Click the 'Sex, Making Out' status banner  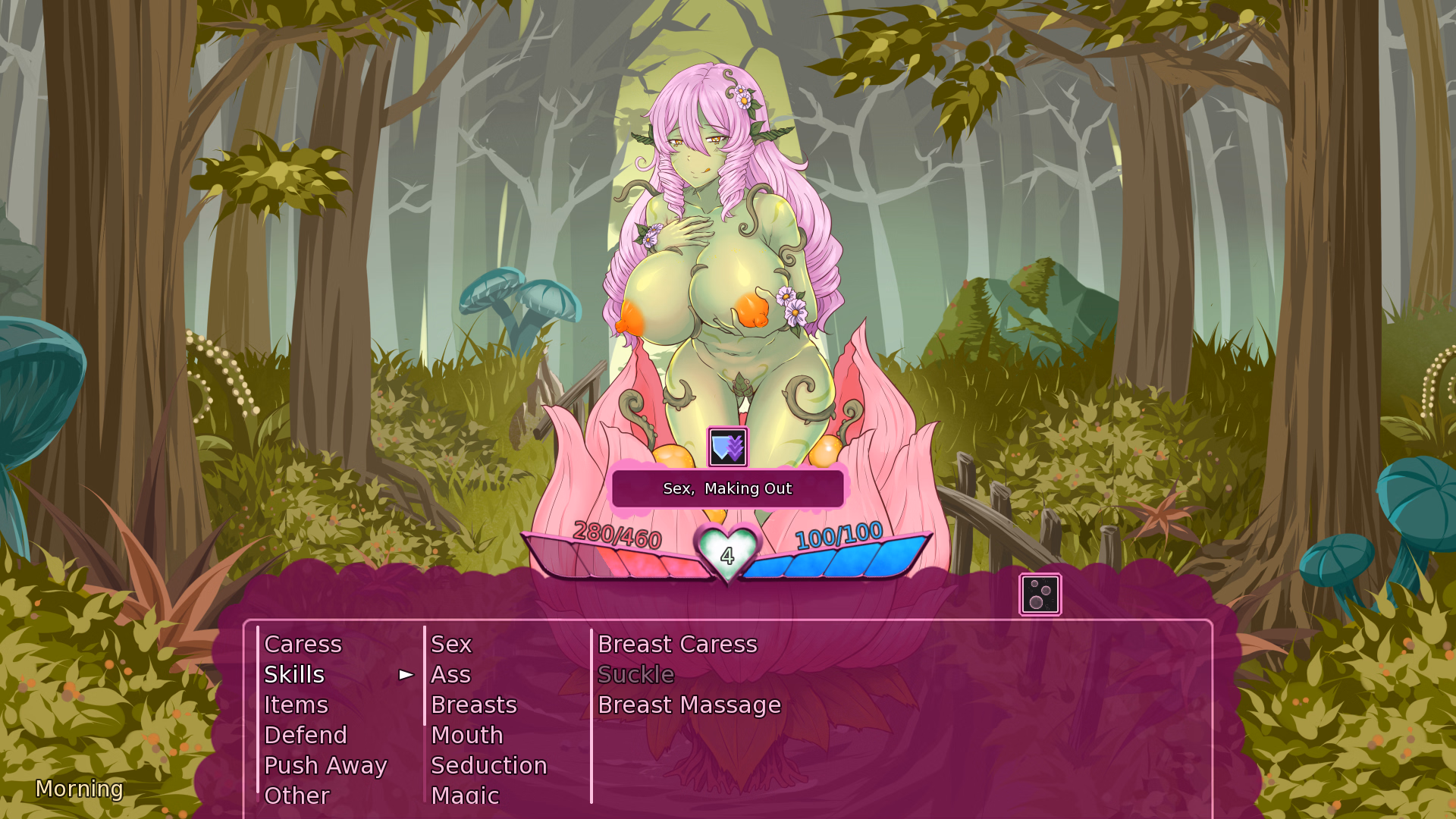pos(727,488)
